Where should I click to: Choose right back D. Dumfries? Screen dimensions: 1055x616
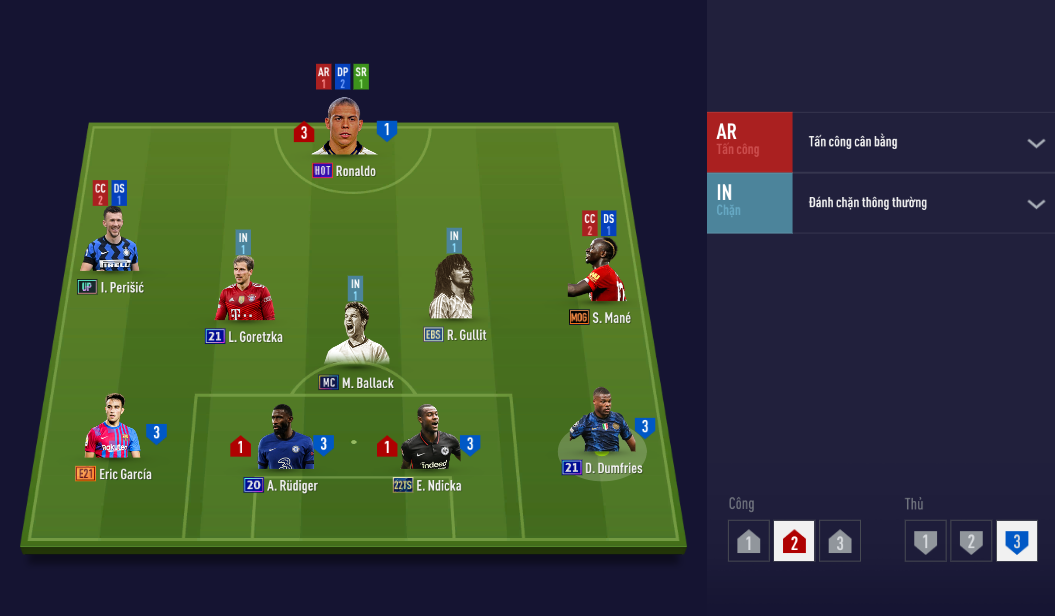coord(600,425)
